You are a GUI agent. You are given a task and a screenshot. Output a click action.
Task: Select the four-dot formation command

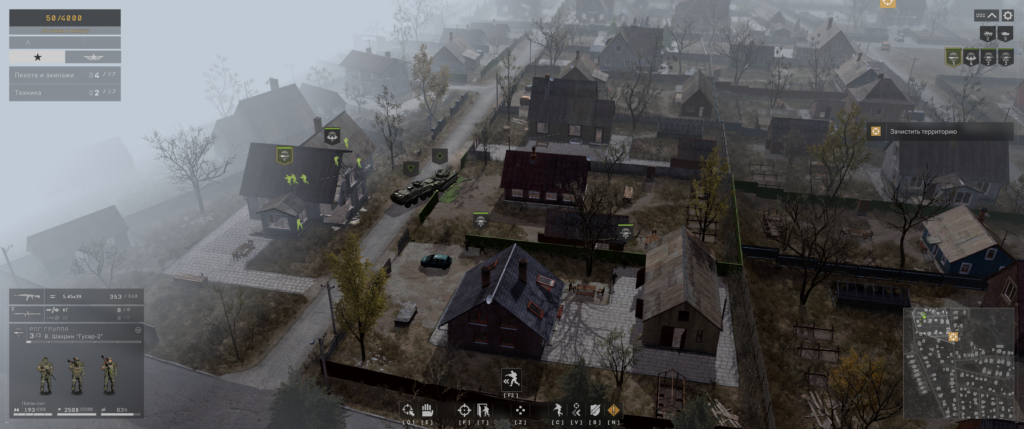(x=520, y=410)
